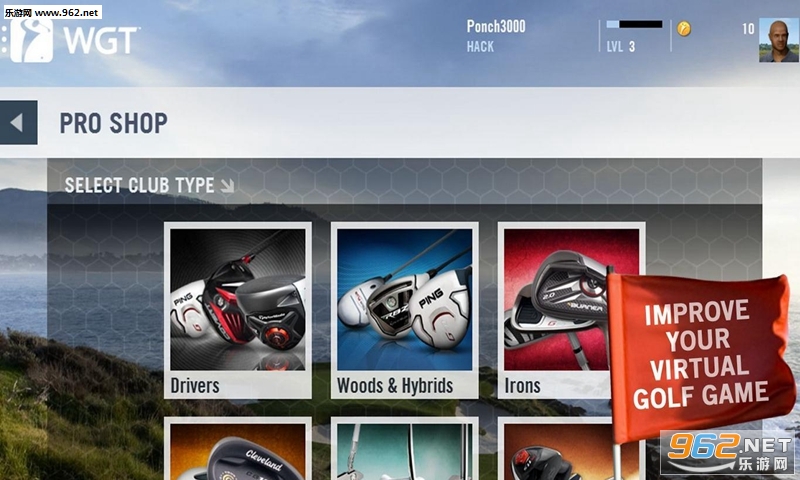The image size is (800, 480).
Task: Choose the Woods & Hybrids category
Action: click(404, 310)
